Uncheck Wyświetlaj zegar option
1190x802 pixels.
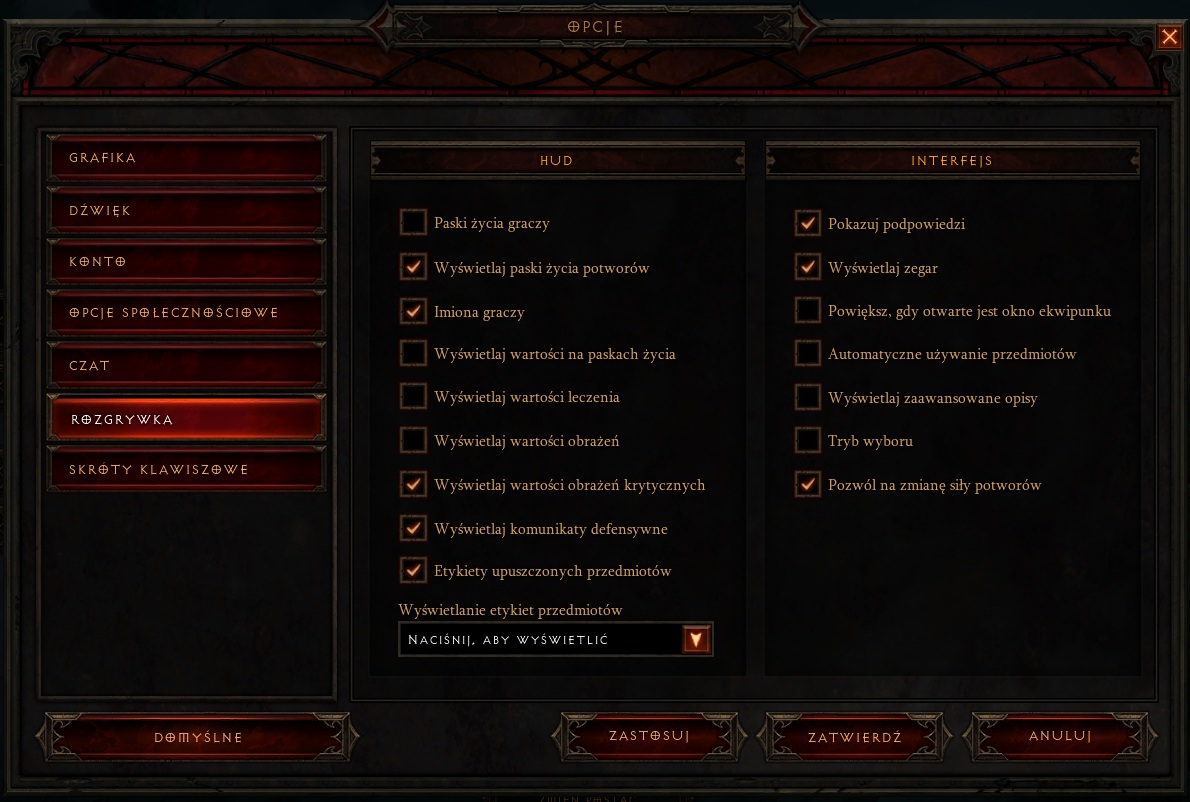click(807, 267)
